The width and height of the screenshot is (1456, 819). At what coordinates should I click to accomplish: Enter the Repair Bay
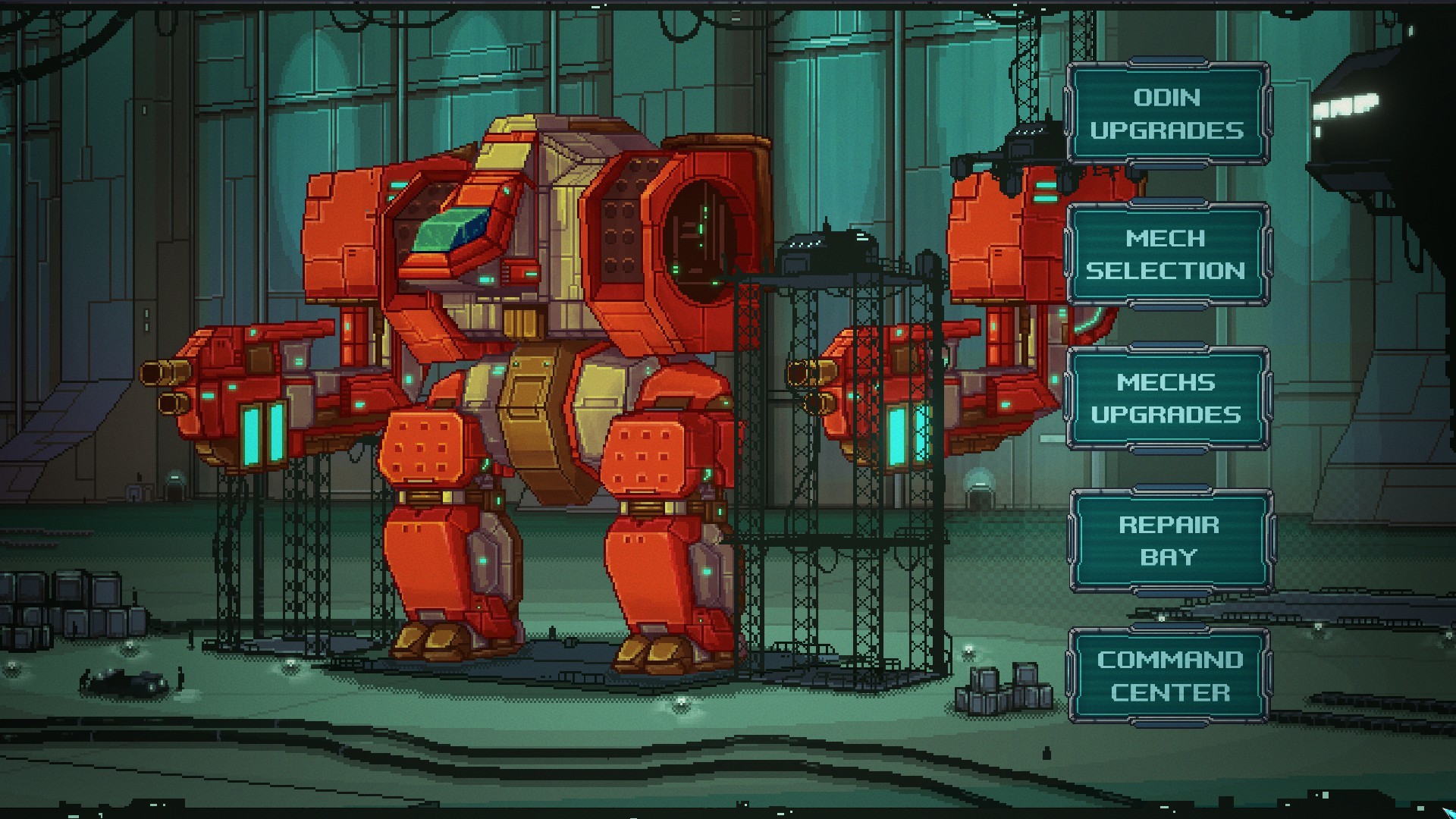tap(1170, 540)
